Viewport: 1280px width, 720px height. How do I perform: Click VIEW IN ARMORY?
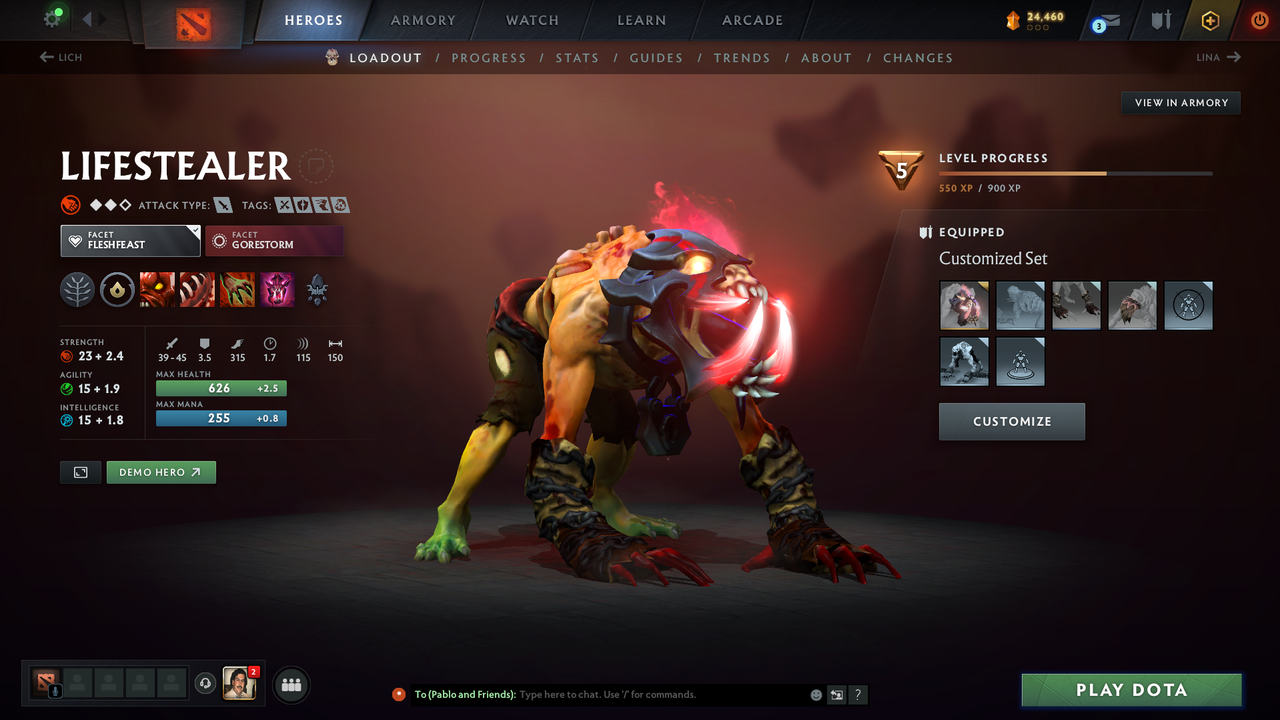pyautogui.click(x=1180, y=102)
